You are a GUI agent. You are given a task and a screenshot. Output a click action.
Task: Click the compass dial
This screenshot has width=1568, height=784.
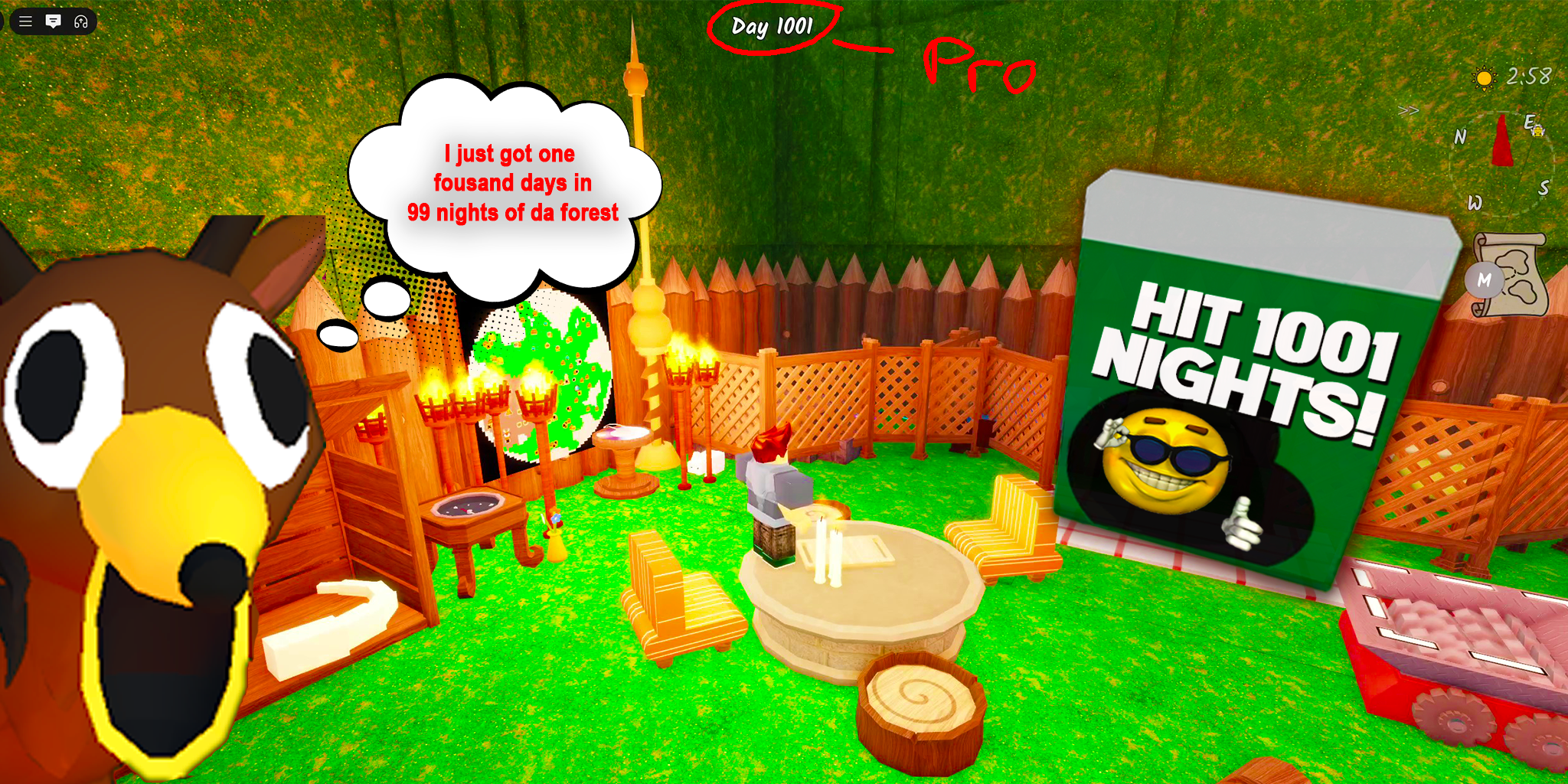1502,162
